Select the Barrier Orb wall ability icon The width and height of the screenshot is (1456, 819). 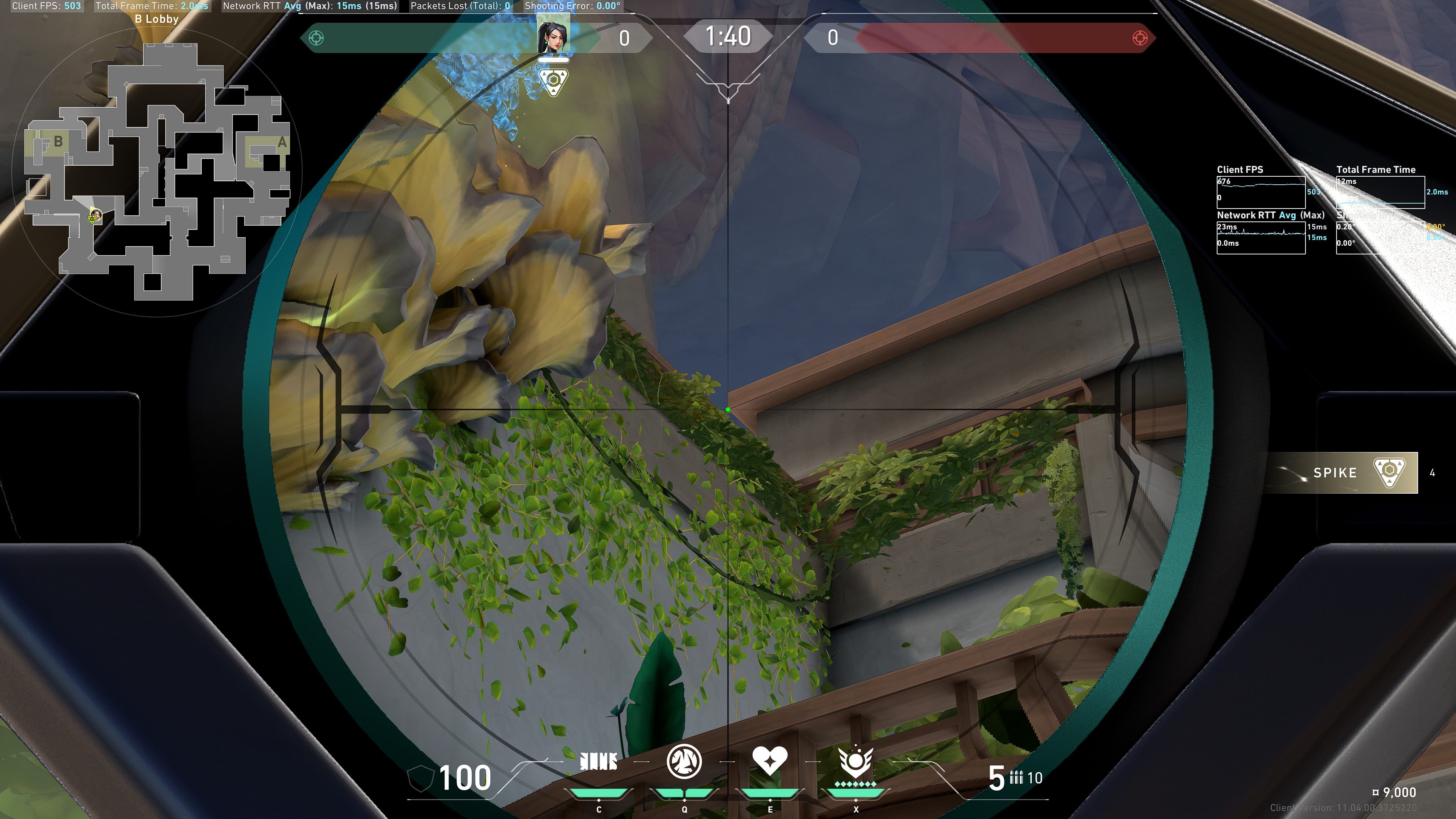coord(599,762)
